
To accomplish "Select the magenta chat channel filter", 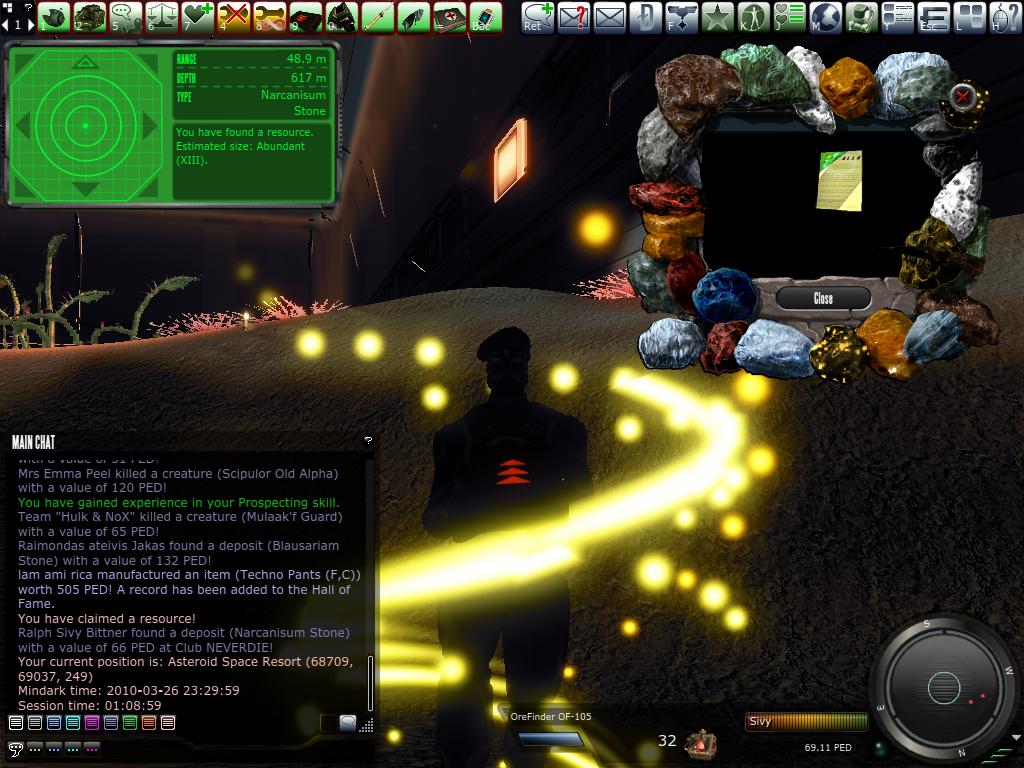I will point(92,722).
